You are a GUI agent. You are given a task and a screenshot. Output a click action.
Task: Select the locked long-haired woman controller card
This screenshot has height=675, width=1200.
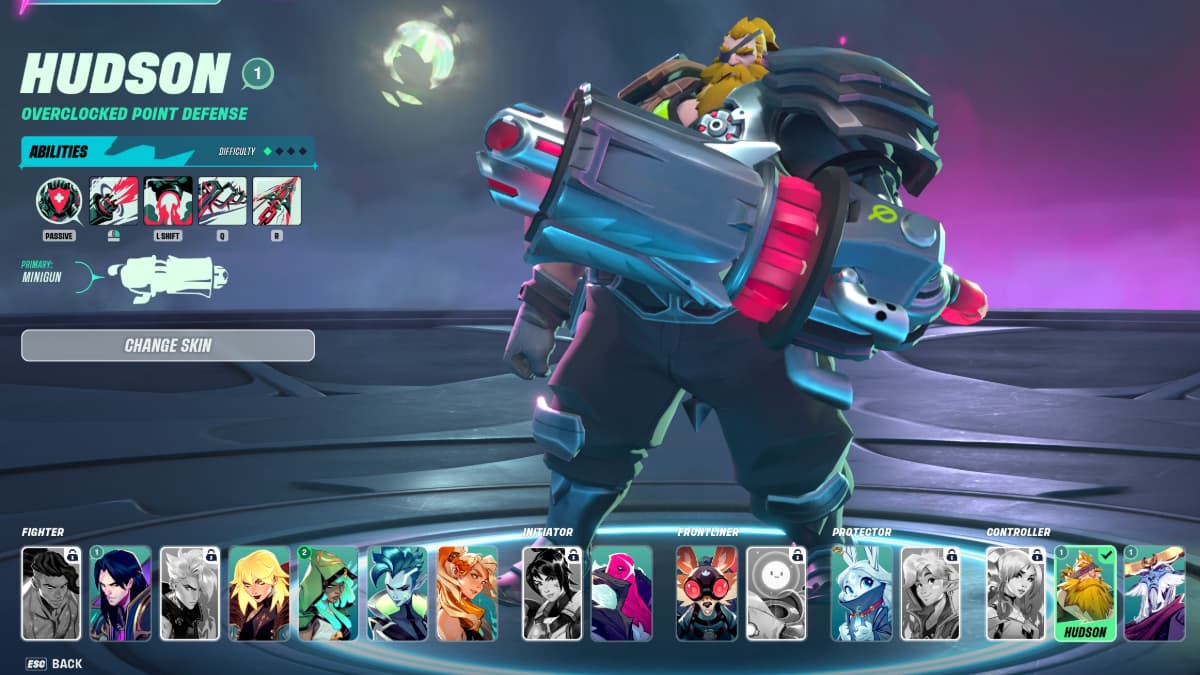1016,593
